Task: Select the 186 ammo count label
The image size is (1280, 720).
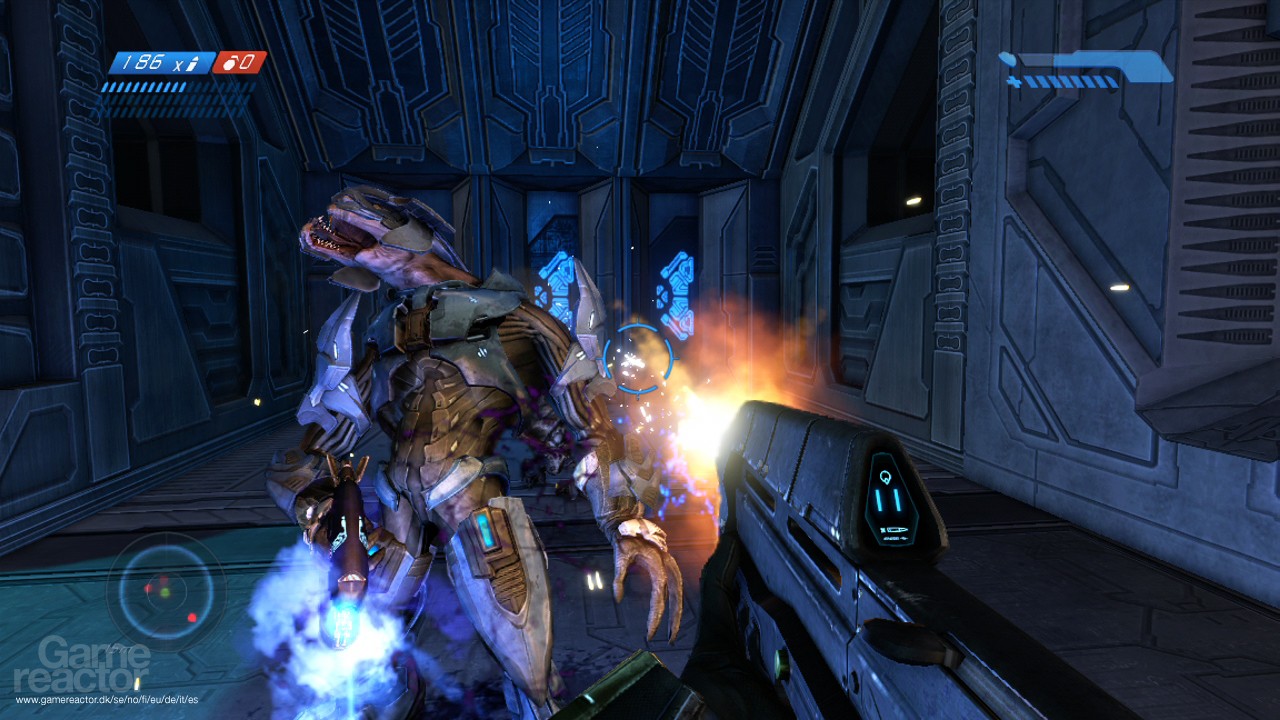Action: [143, 62]
